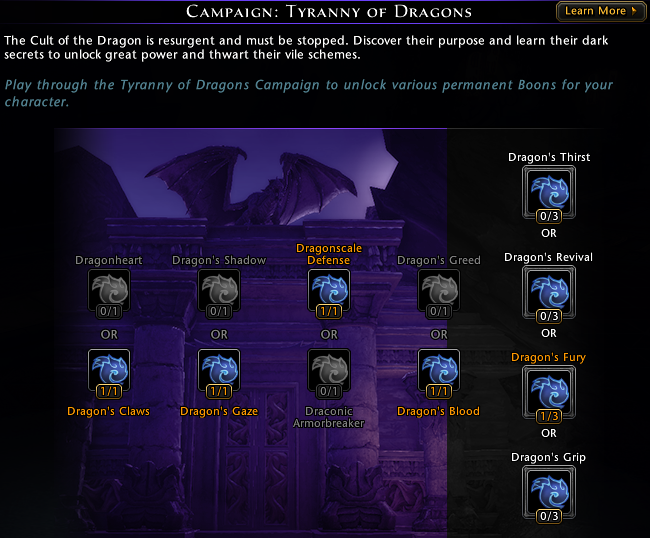Select the Draconic Armorbreaker boon icon
650x538 pixels.
coord(329,371)
